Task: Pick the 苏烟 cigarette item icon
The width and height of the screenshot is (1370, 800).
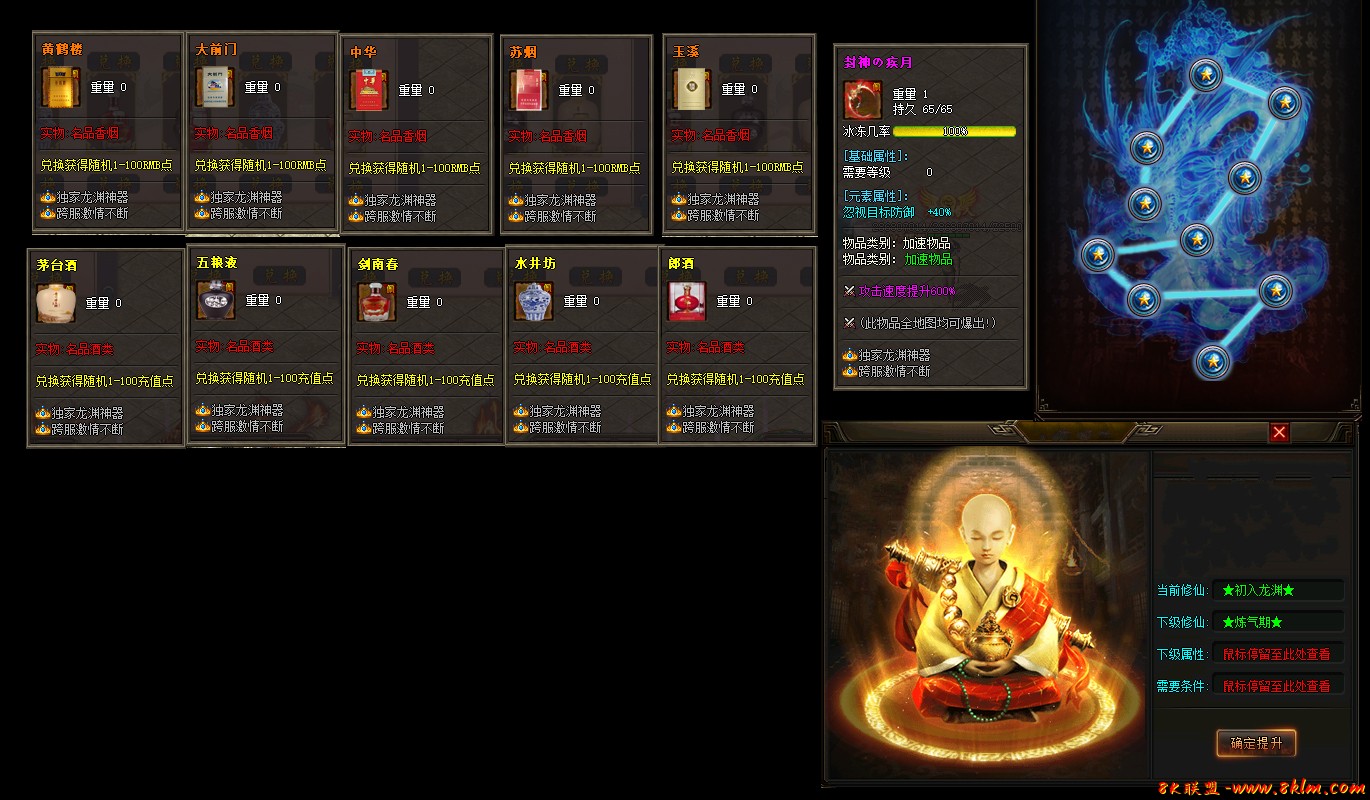Action: (x=528, y=87)
